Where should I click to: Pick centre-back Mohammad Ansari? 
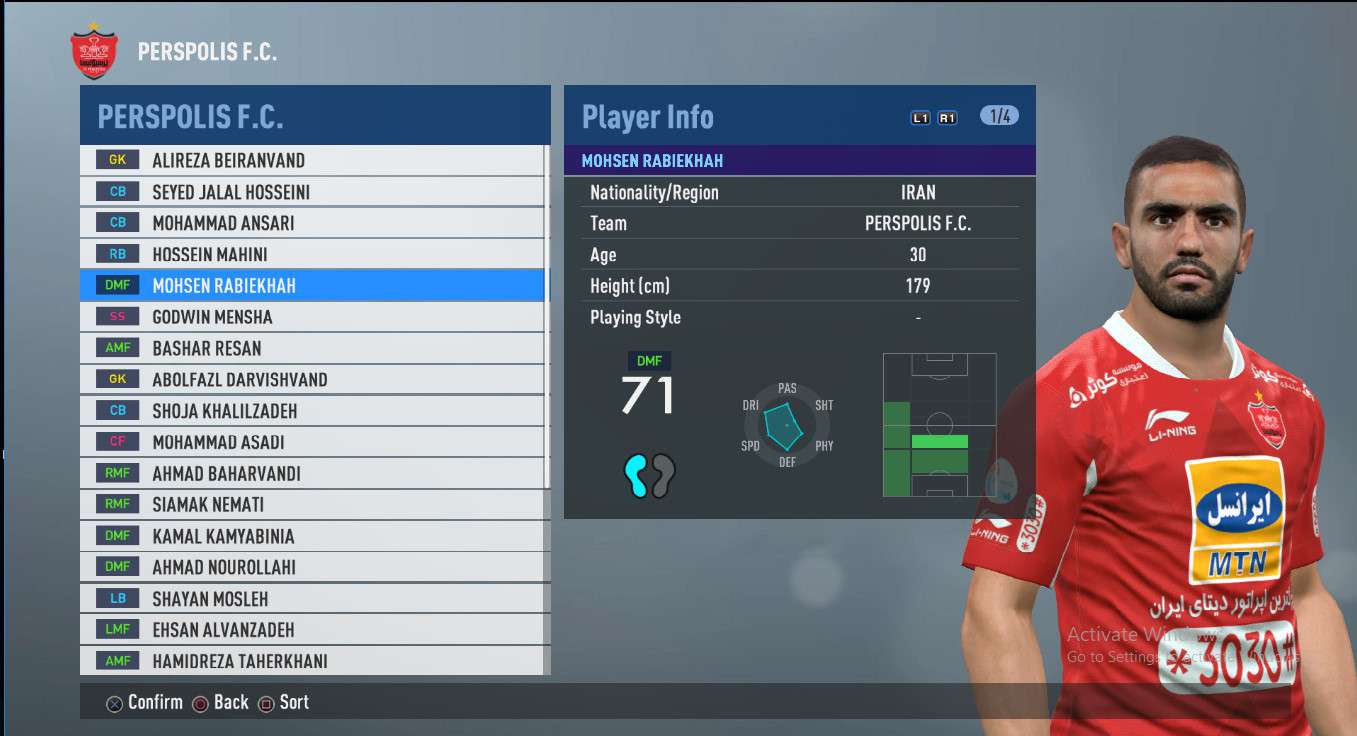[312, 223]
